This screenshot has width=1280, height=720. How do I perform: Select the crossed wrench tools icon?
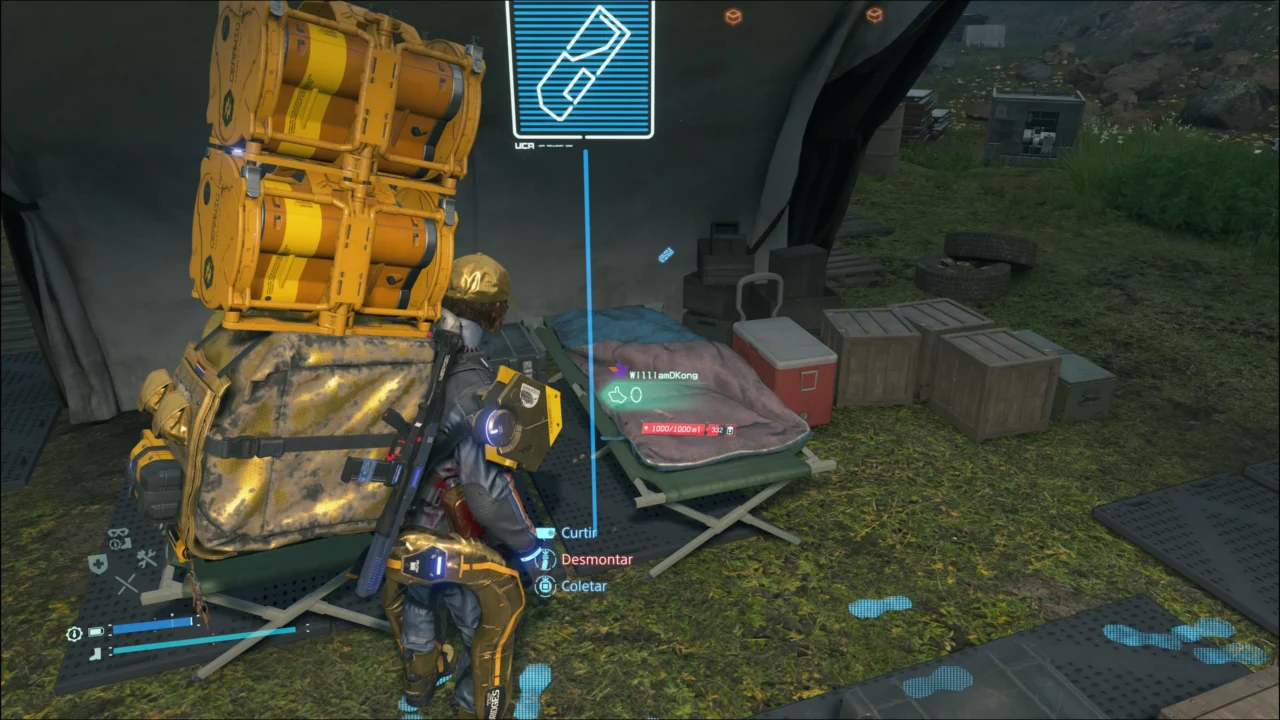point(146,560)
